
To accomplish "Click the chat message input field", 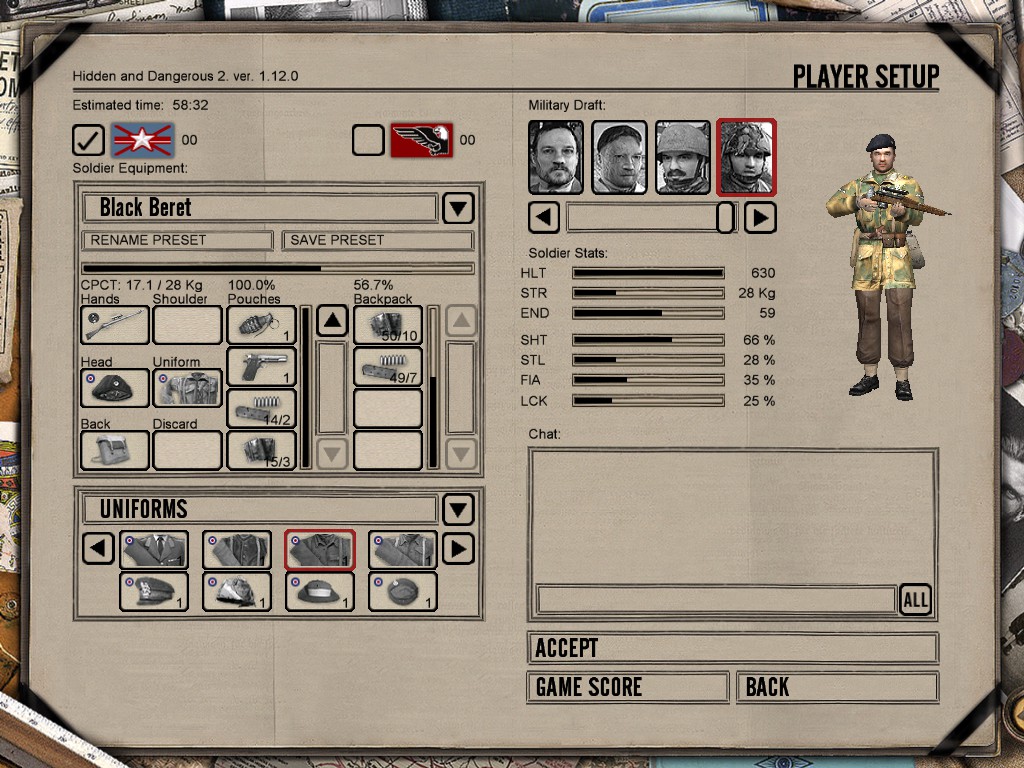I will point(716,600).
